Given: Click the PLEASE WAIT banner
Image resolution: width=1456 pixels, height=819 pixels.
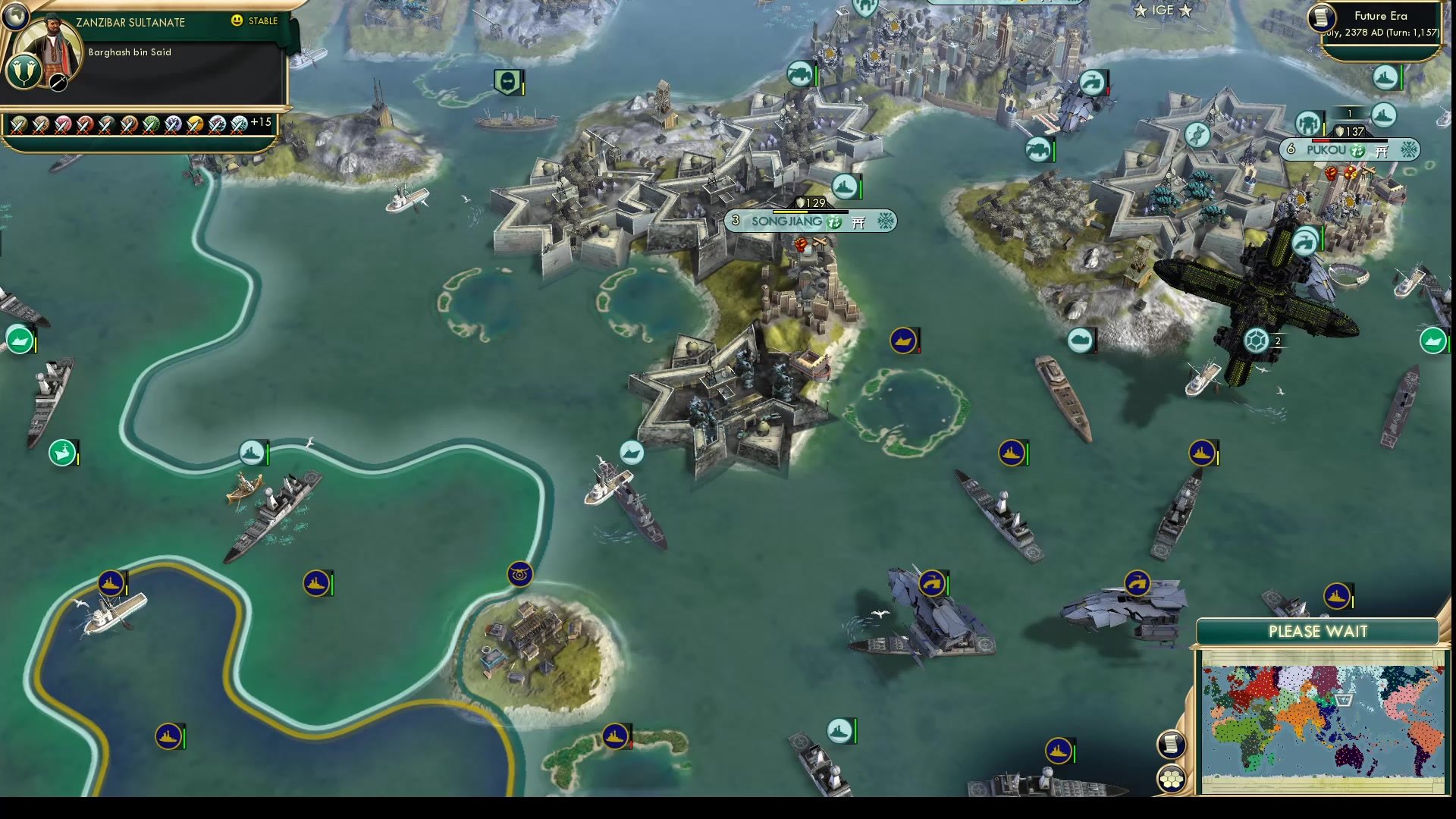Looking at the screenshot, I should pos(1318,631).
